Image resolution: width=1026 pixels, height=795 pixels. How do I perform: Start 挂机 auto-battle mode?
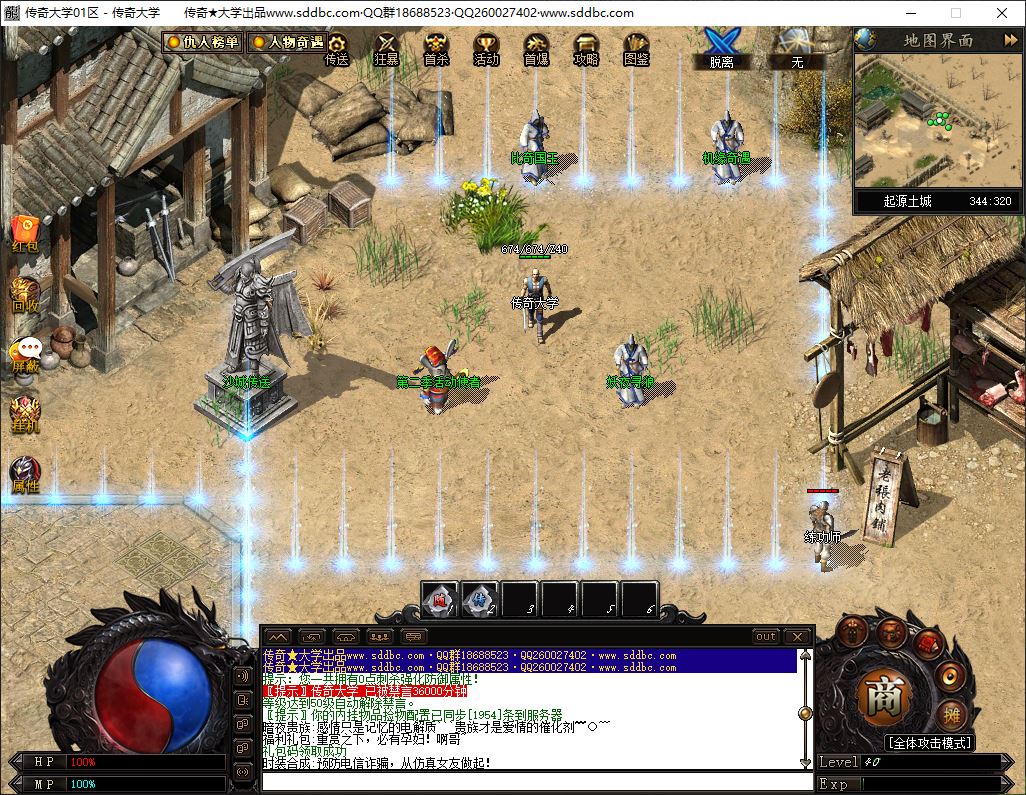(25, 414)
